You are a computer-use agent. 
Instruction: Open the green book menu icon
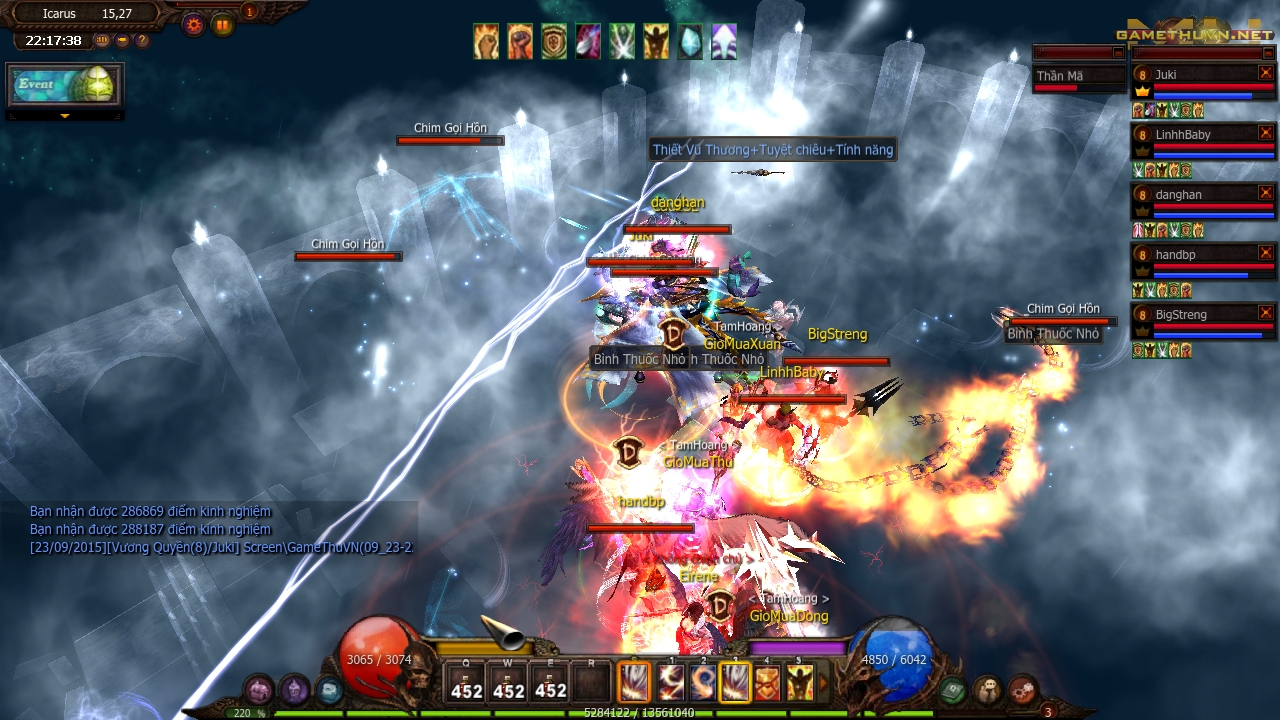(x=953, y=689)
